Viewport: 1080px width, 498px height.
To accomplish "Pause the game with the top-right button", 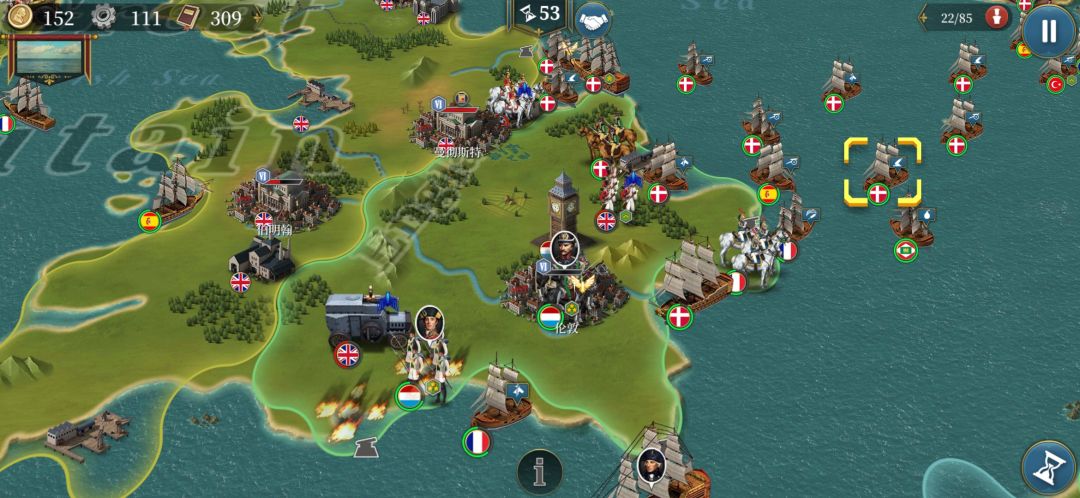I will (1048, 31).
